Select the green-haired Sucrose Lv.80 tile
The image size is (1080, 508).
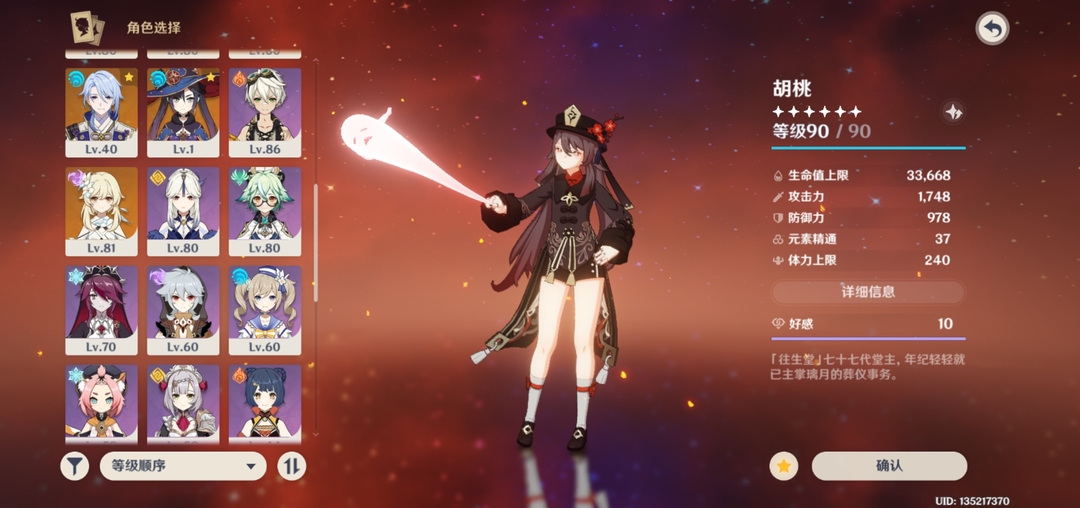265,210
